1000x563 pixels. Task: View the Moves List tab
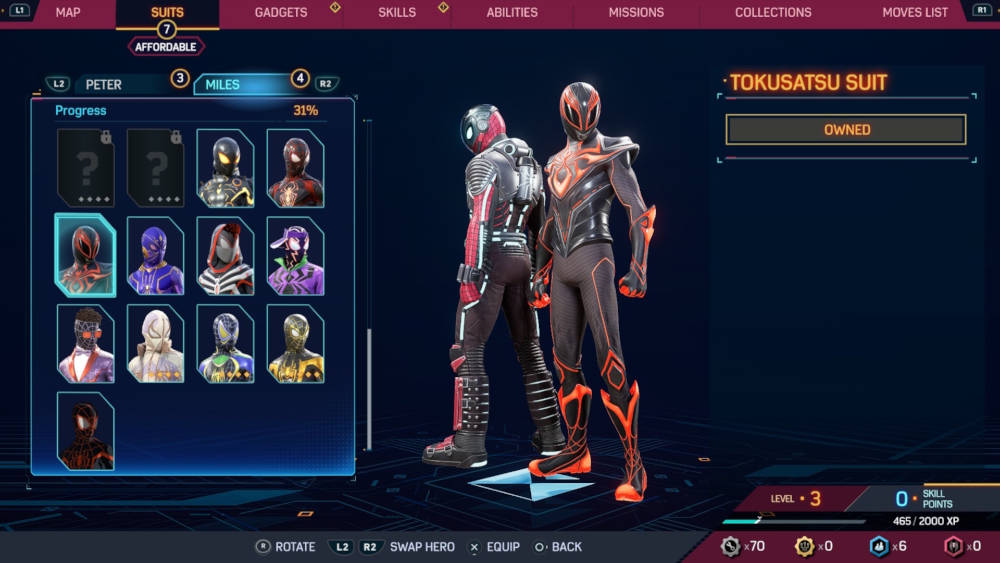point(915,13)
